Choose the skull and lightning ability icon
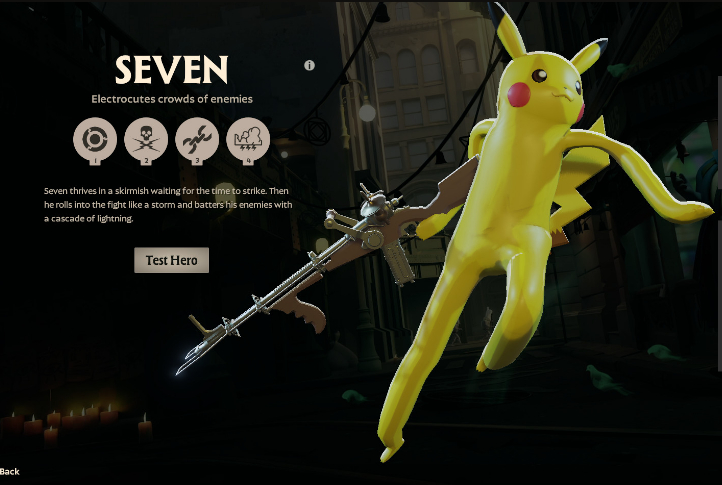The height and width of the screenshot is (485, 722). [146, 138]
